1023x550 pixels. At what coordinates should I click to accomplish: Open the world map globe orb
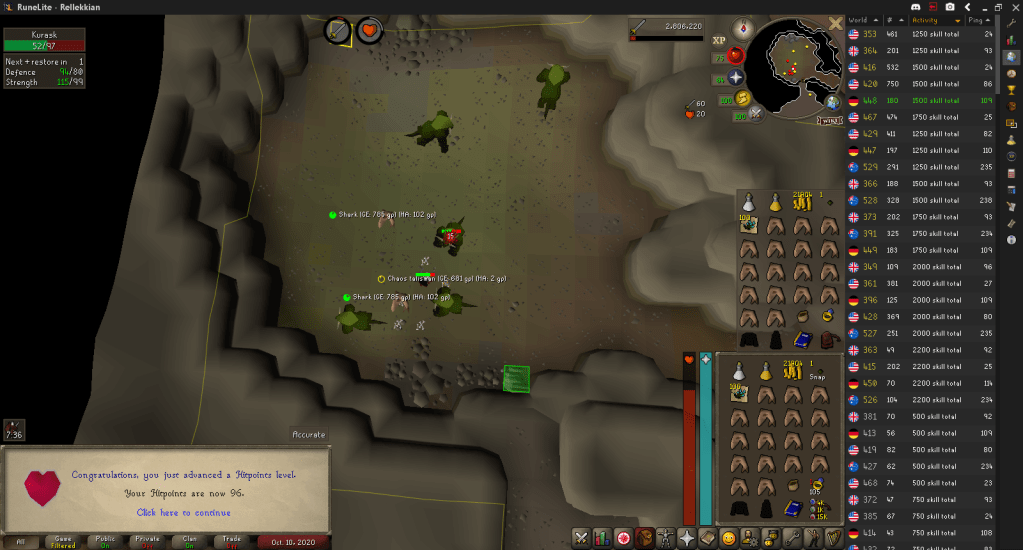point(832,101)
